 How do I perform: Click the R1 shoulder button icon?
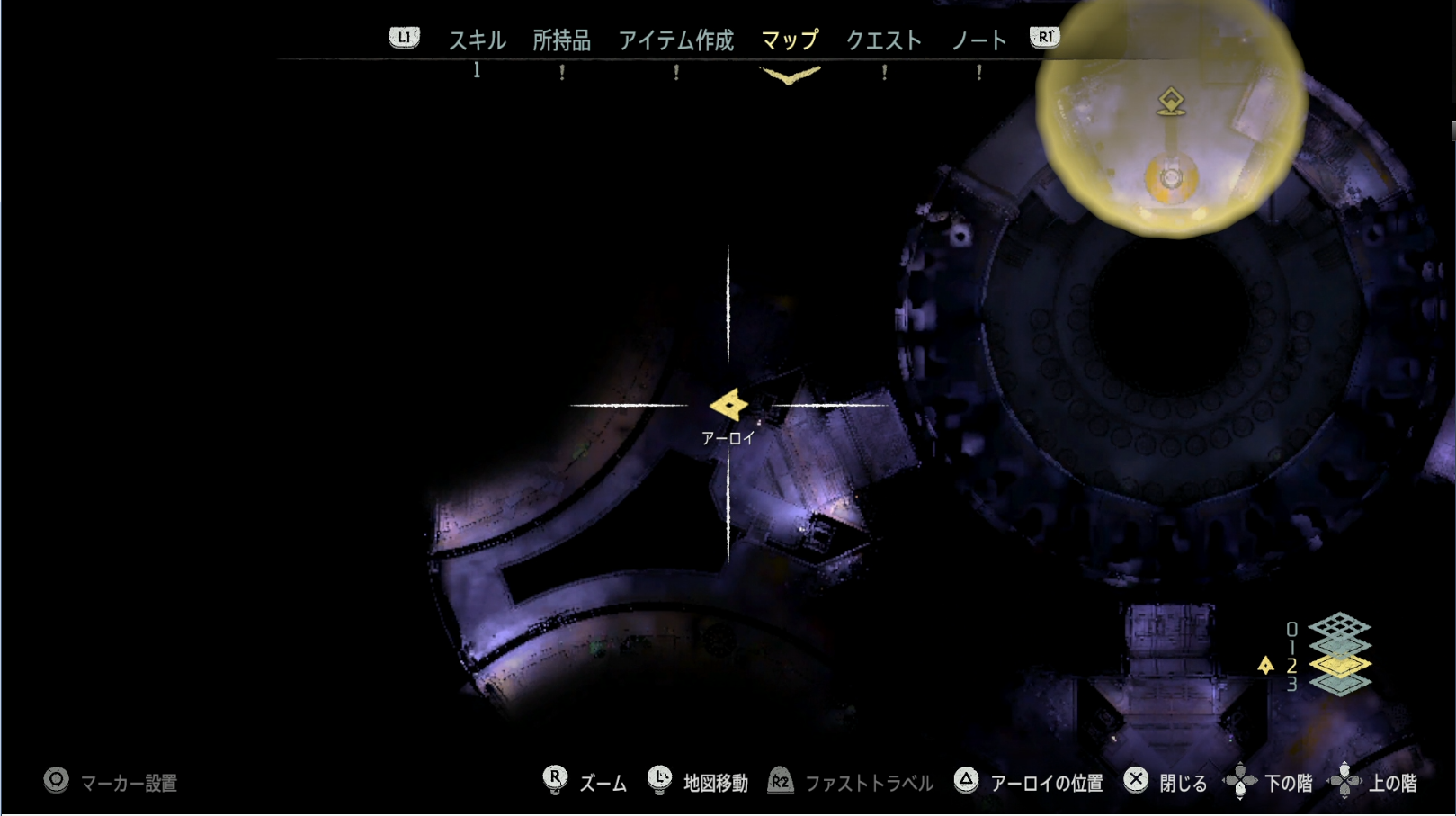1042,38
